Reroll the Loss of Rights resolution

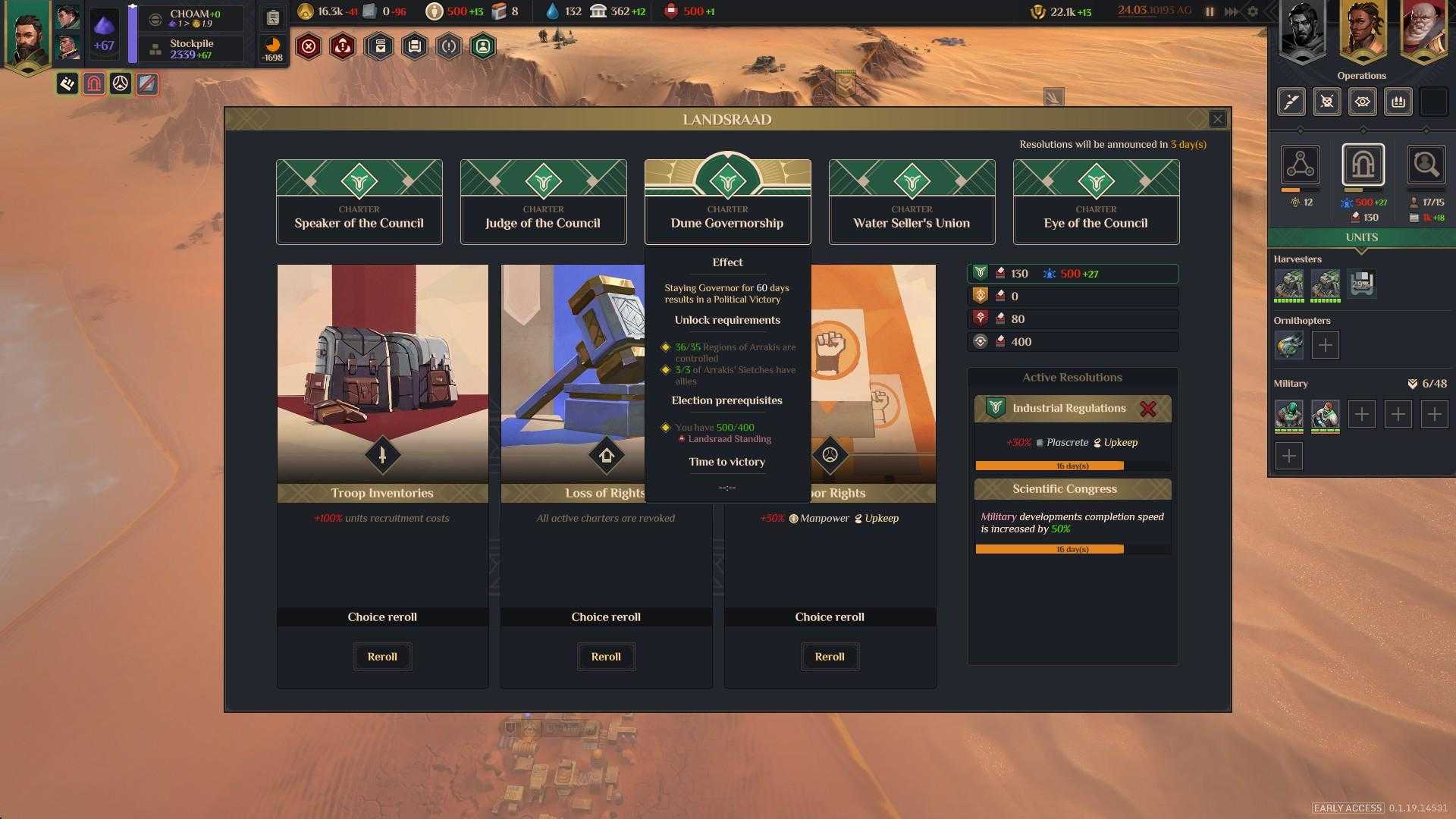click(606, 657)
